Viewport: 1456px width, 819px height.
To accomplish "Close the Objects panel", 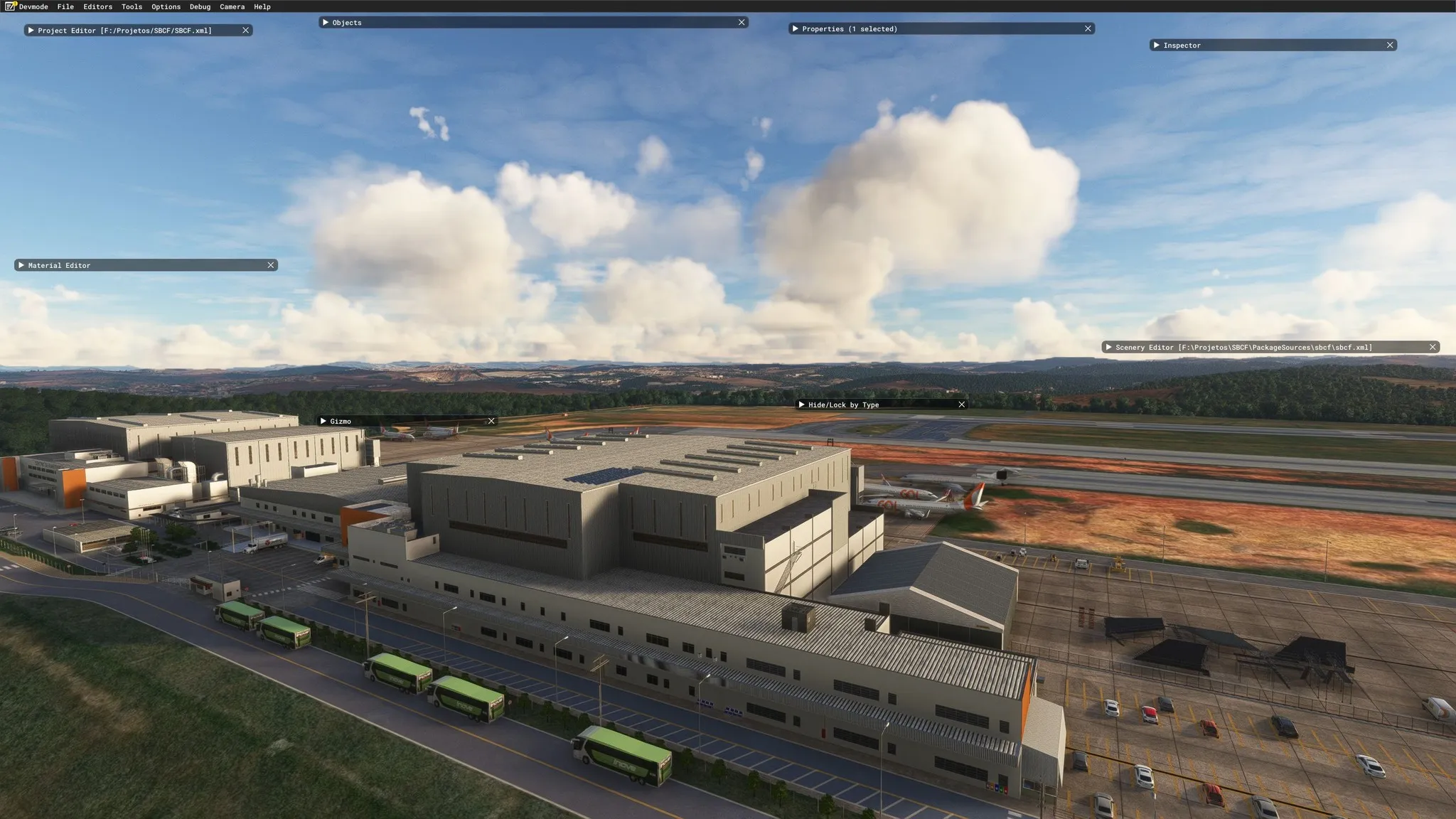I will click(742, 23).
